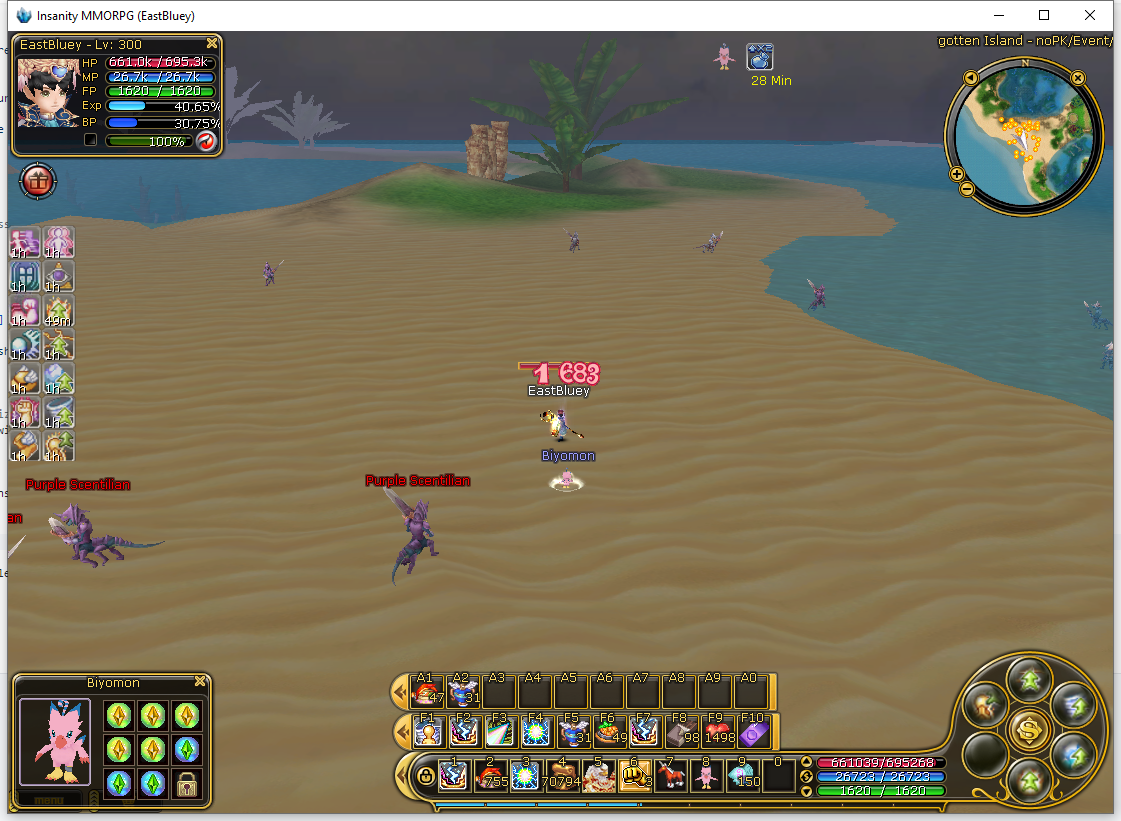Click the padlock slot in Biyomon panel
This screenshot has height=821, width=1121.
(x=186, y=783)
